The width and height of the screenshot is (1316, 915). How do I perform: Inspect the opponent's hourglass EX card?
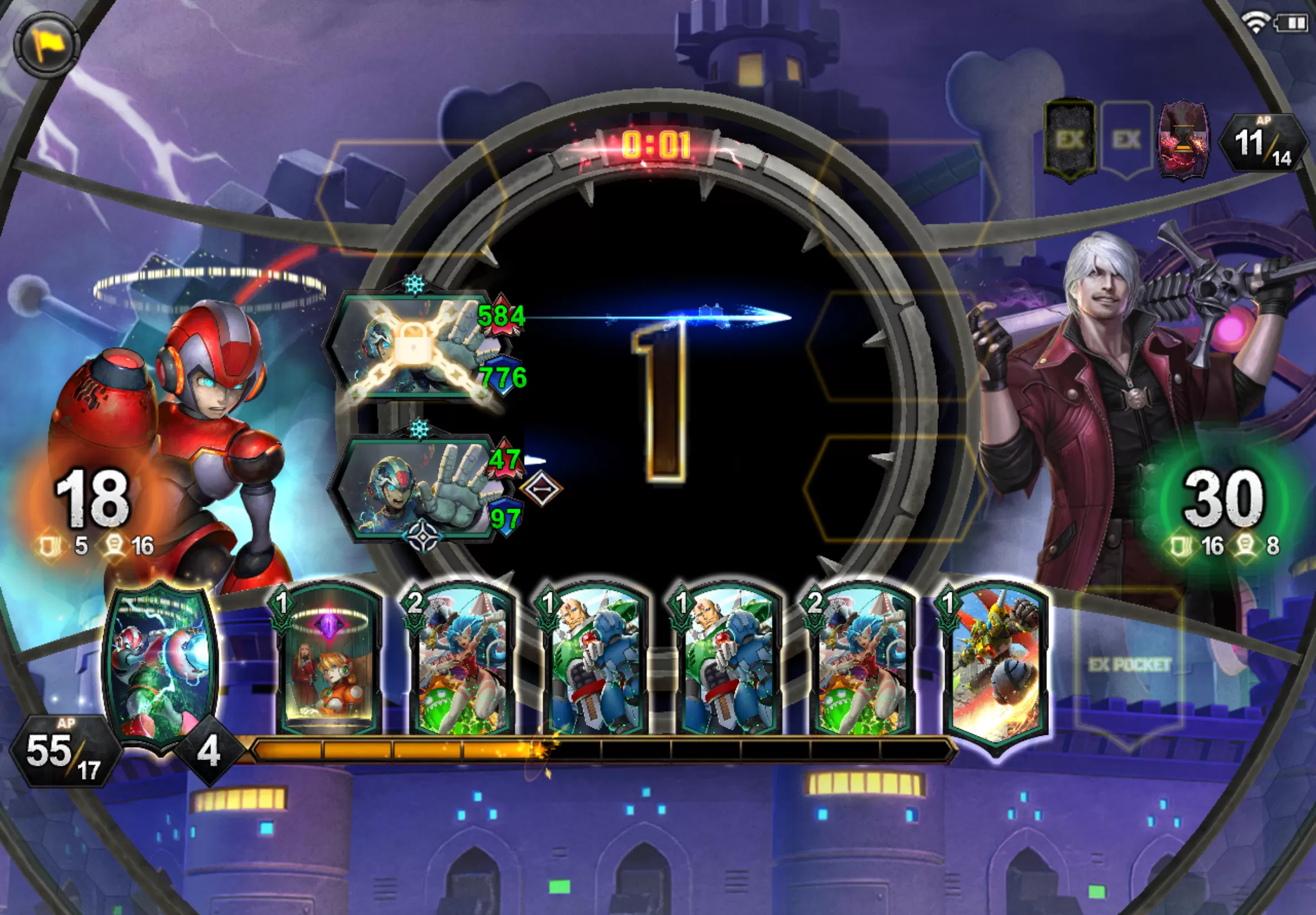pyautogui.click(x=1183, y=141)
